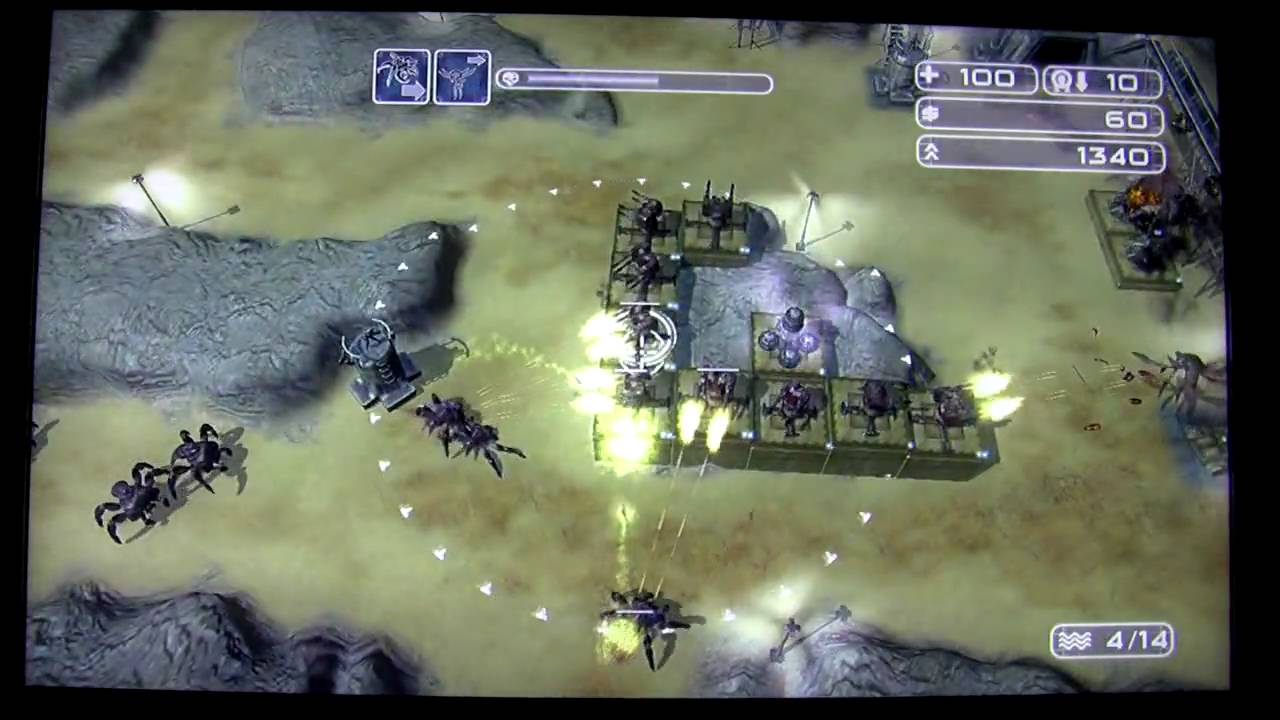Click the double-chevron score icon
The height and width of the screenshot is (720, 1280).
point(931,155)
